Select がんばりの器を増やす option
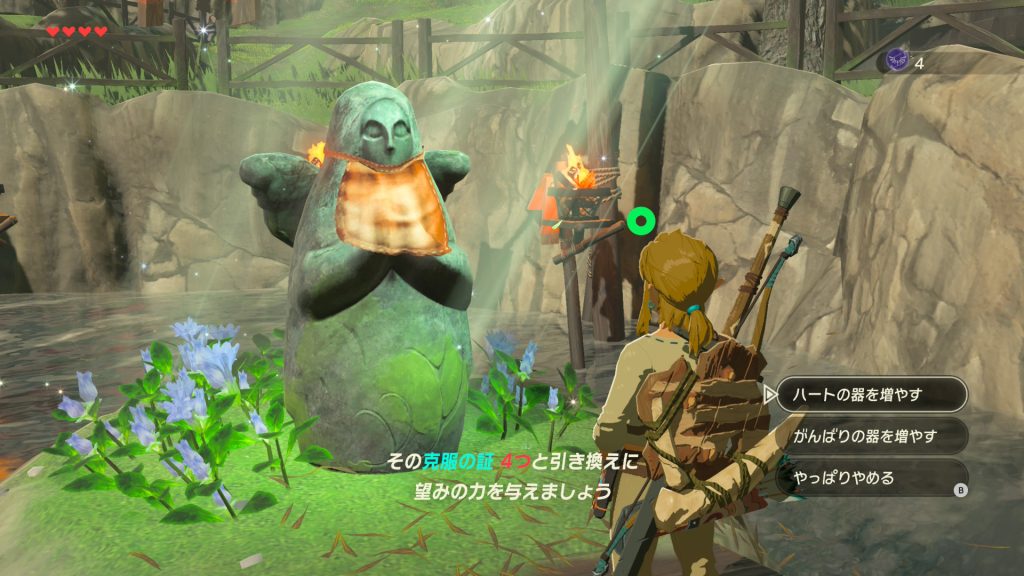This screenshot has height=576, width=1024. pyautogui.click(x=871, y=436)
